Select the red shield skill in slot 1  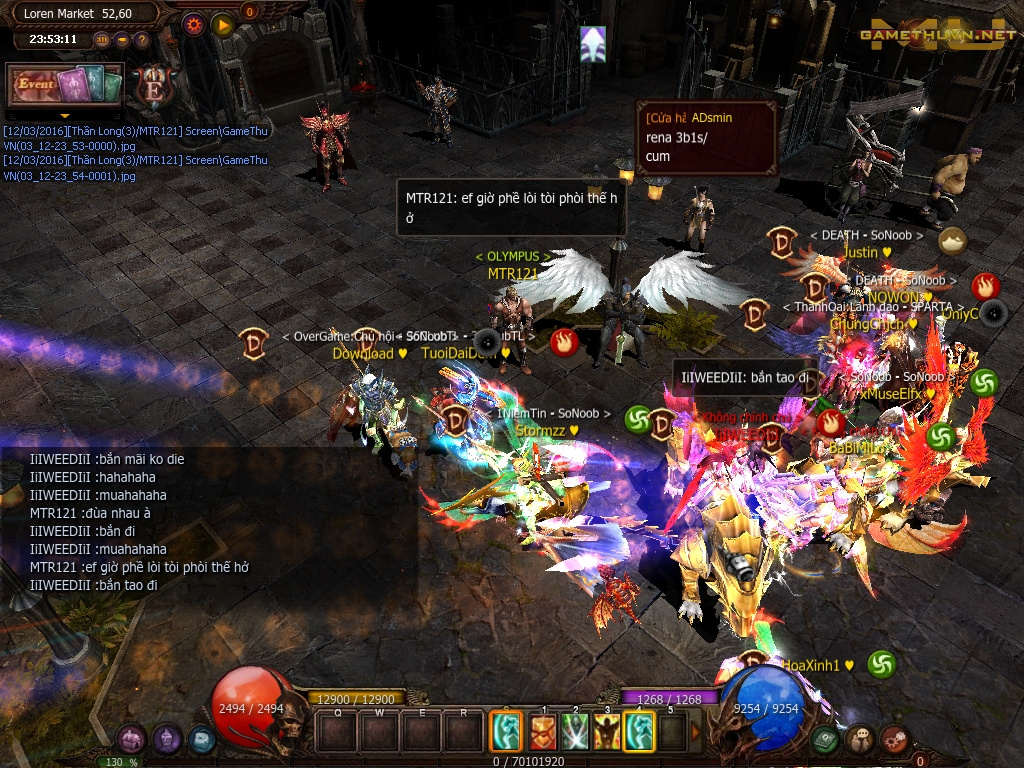click(542, 732)
